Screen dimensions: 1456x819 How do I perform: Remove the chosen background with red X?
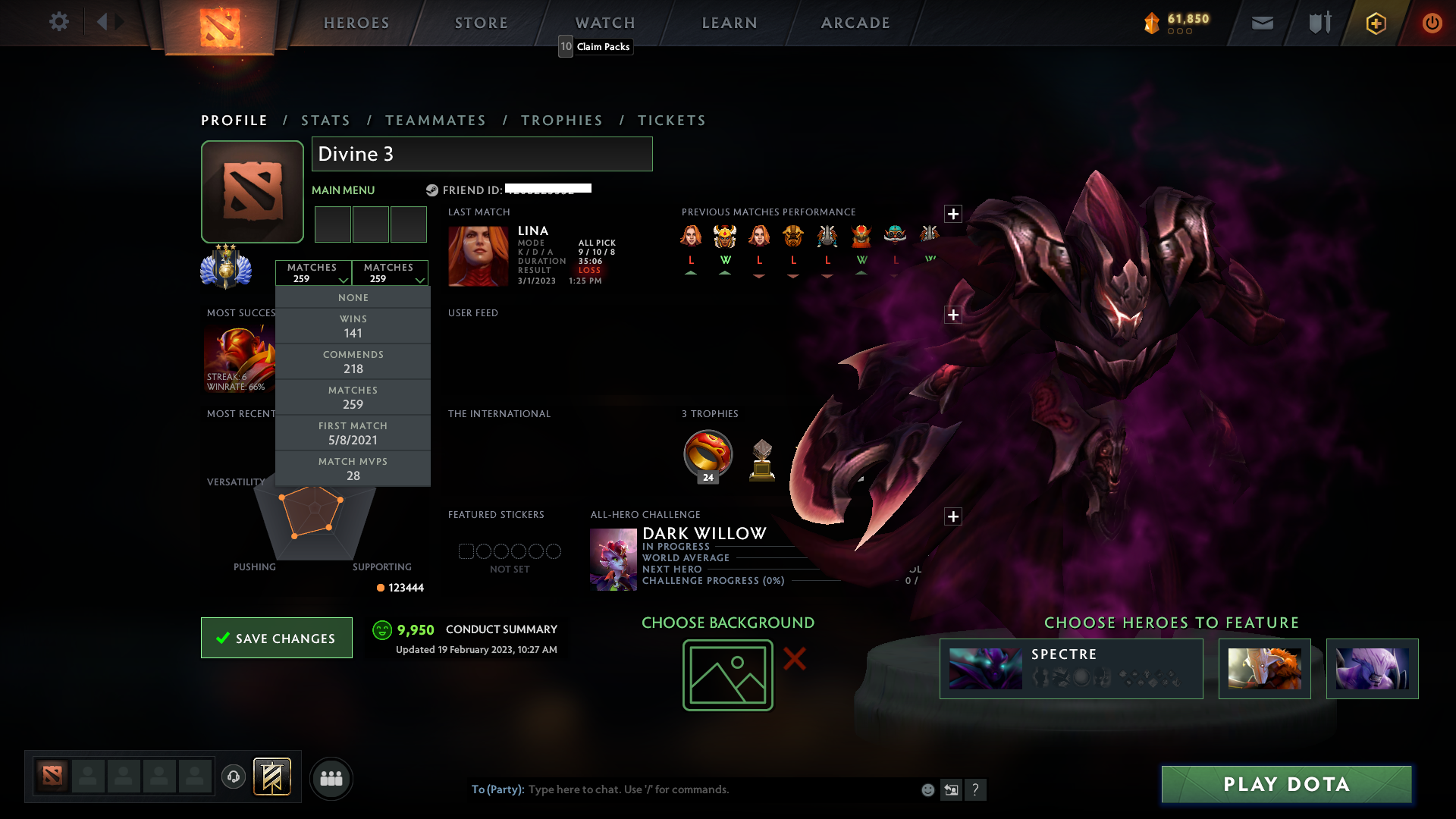coord(793,660)
